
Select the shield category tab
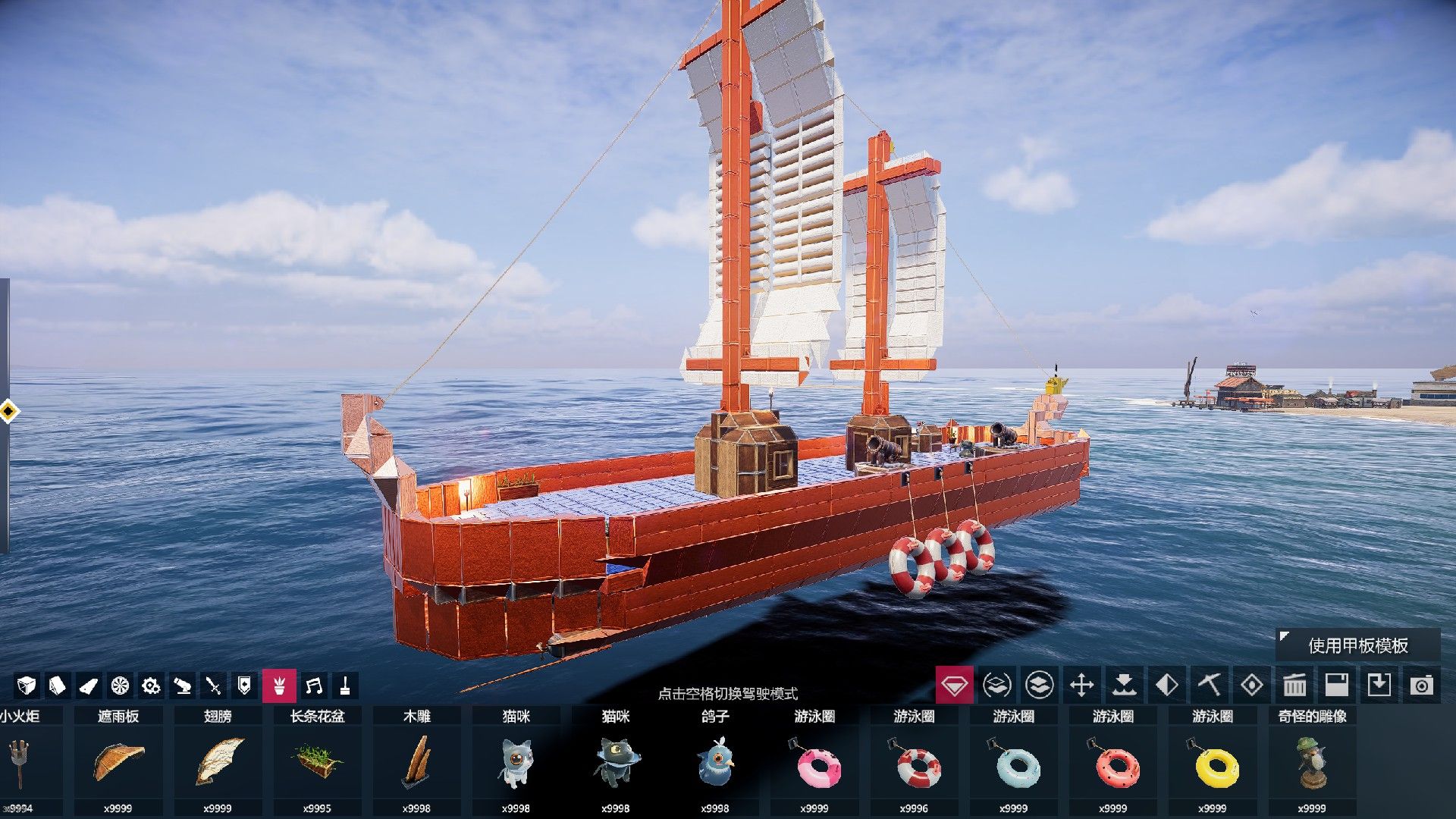pyautogui.click(x=244, y=686)
